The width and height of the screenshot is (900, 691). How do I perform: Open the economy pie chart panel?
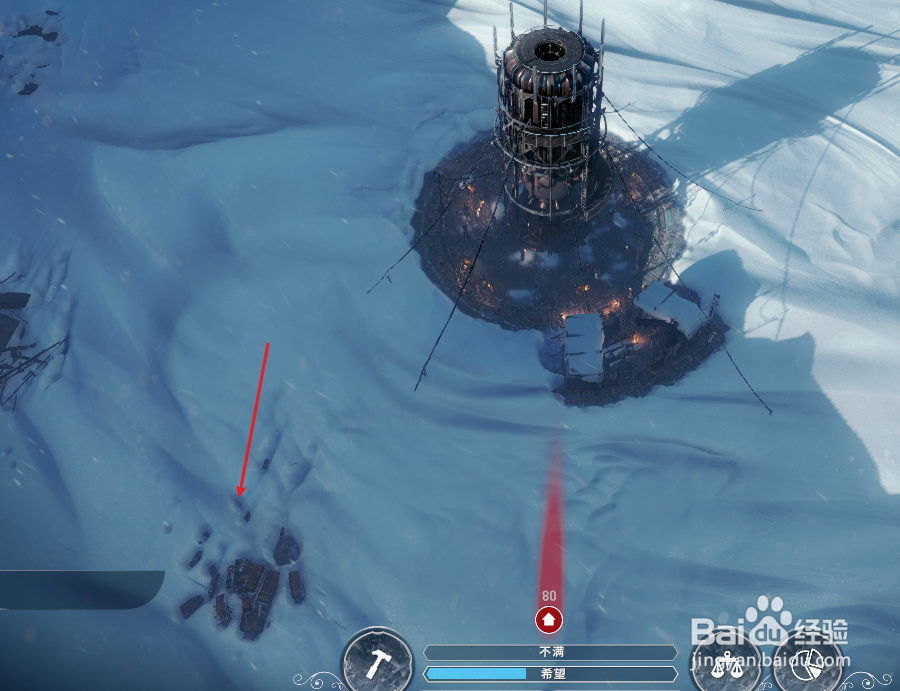point(808,665)
